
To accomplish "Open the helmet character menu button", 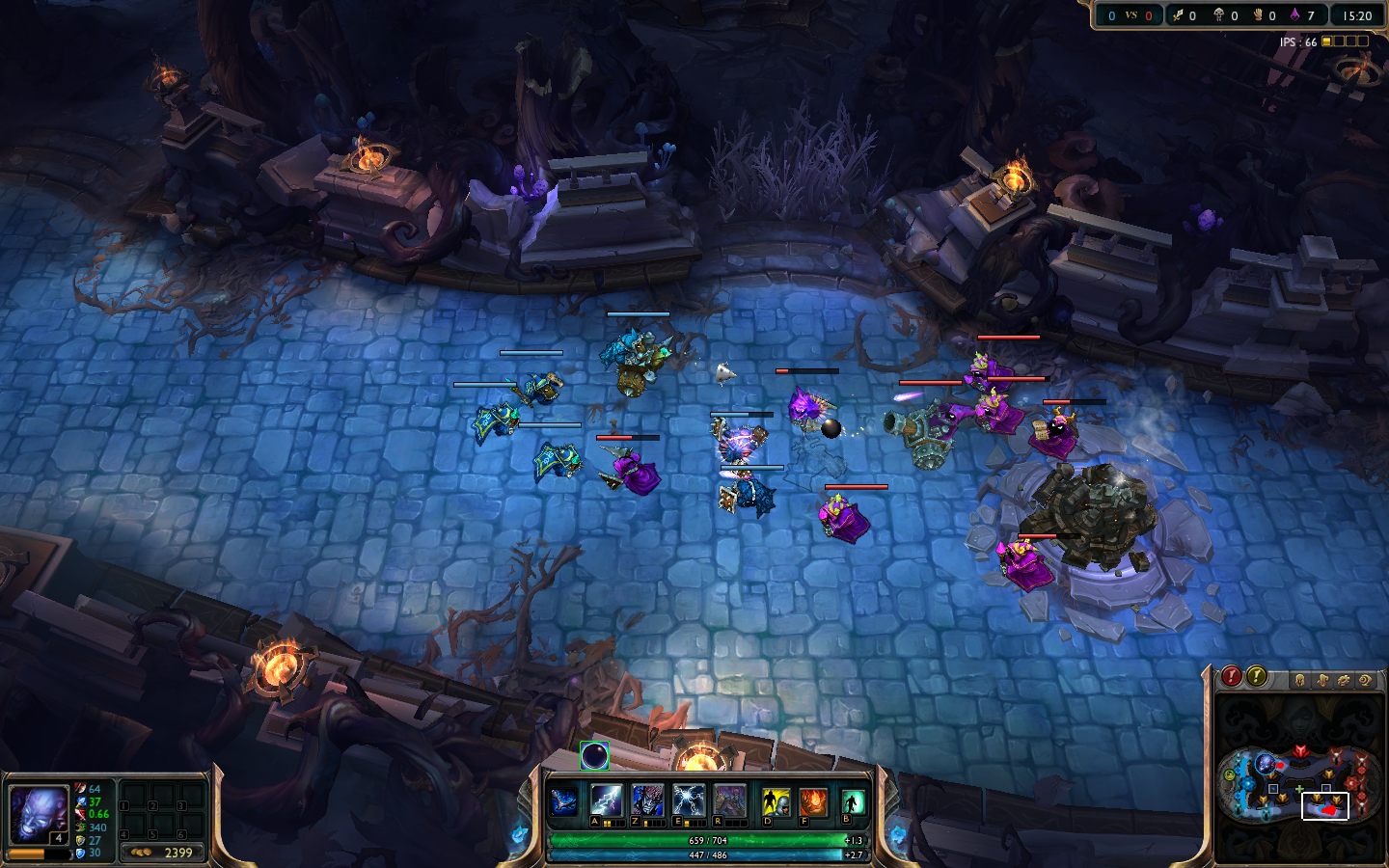I will (x=1300, y=681).
